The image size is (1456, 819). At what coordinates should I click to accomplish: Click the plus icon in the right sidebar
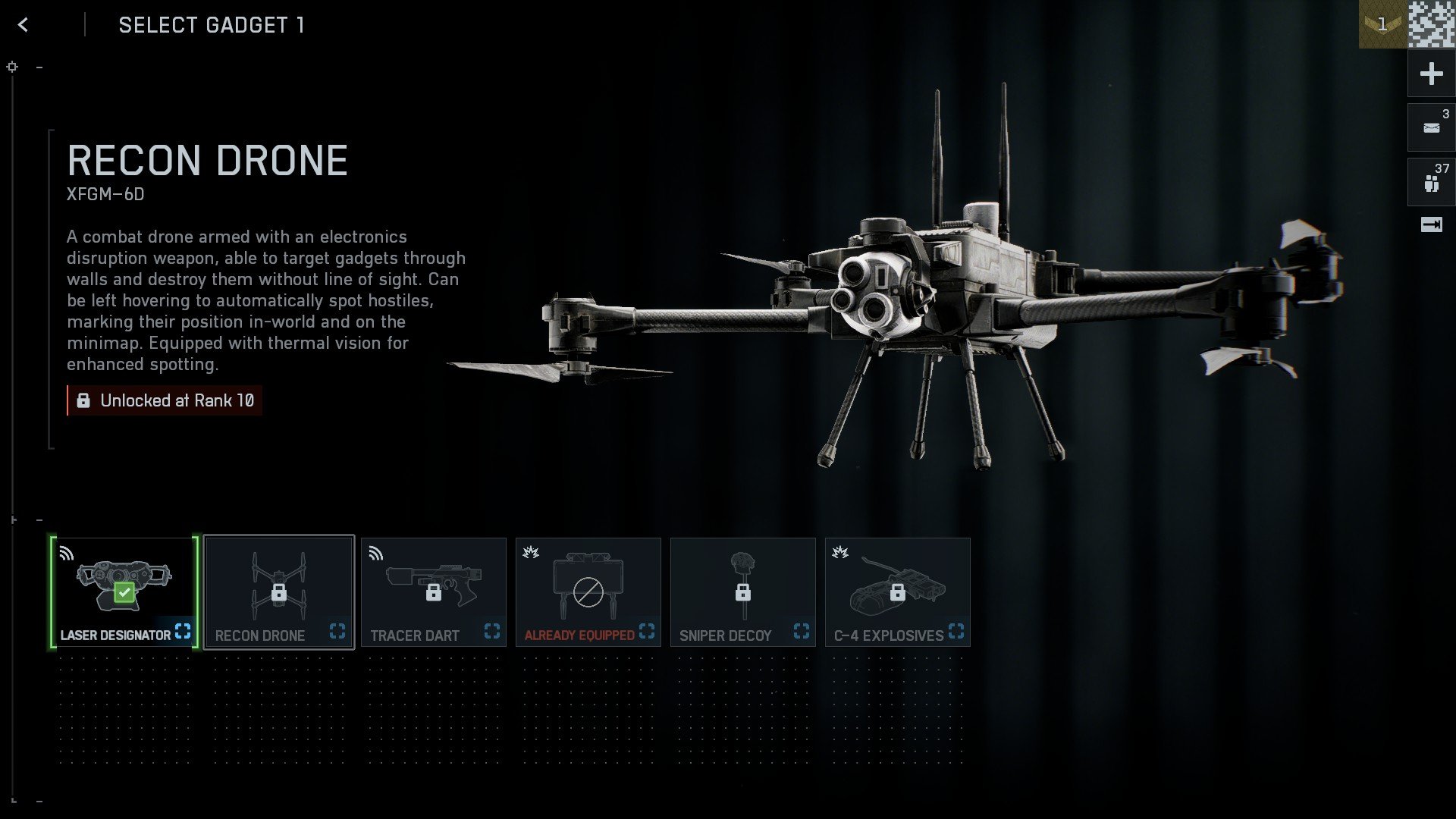point(1430,74)
